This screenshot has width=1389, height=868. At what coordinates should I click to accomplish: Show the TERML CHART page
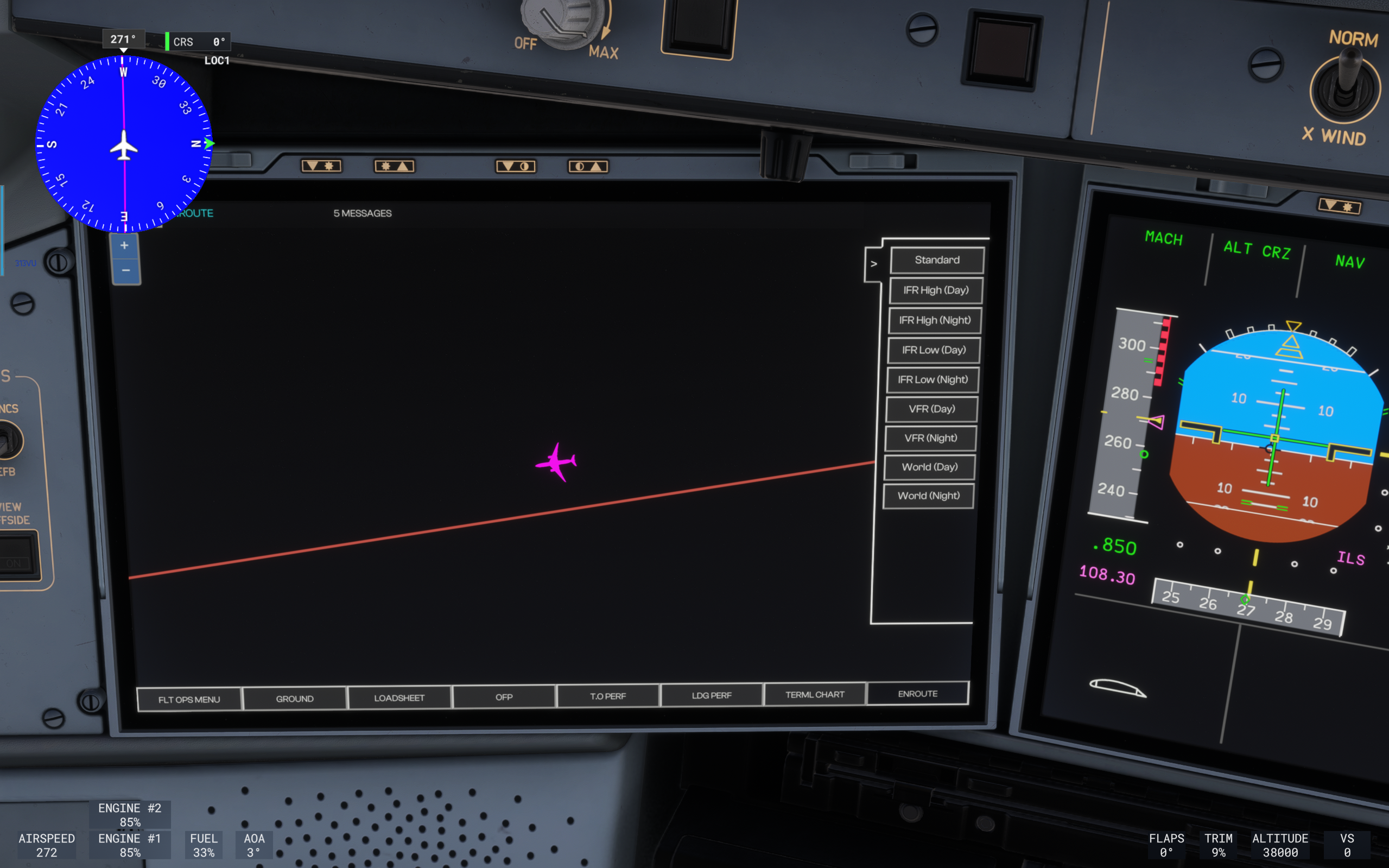click(x=815, y=695)
